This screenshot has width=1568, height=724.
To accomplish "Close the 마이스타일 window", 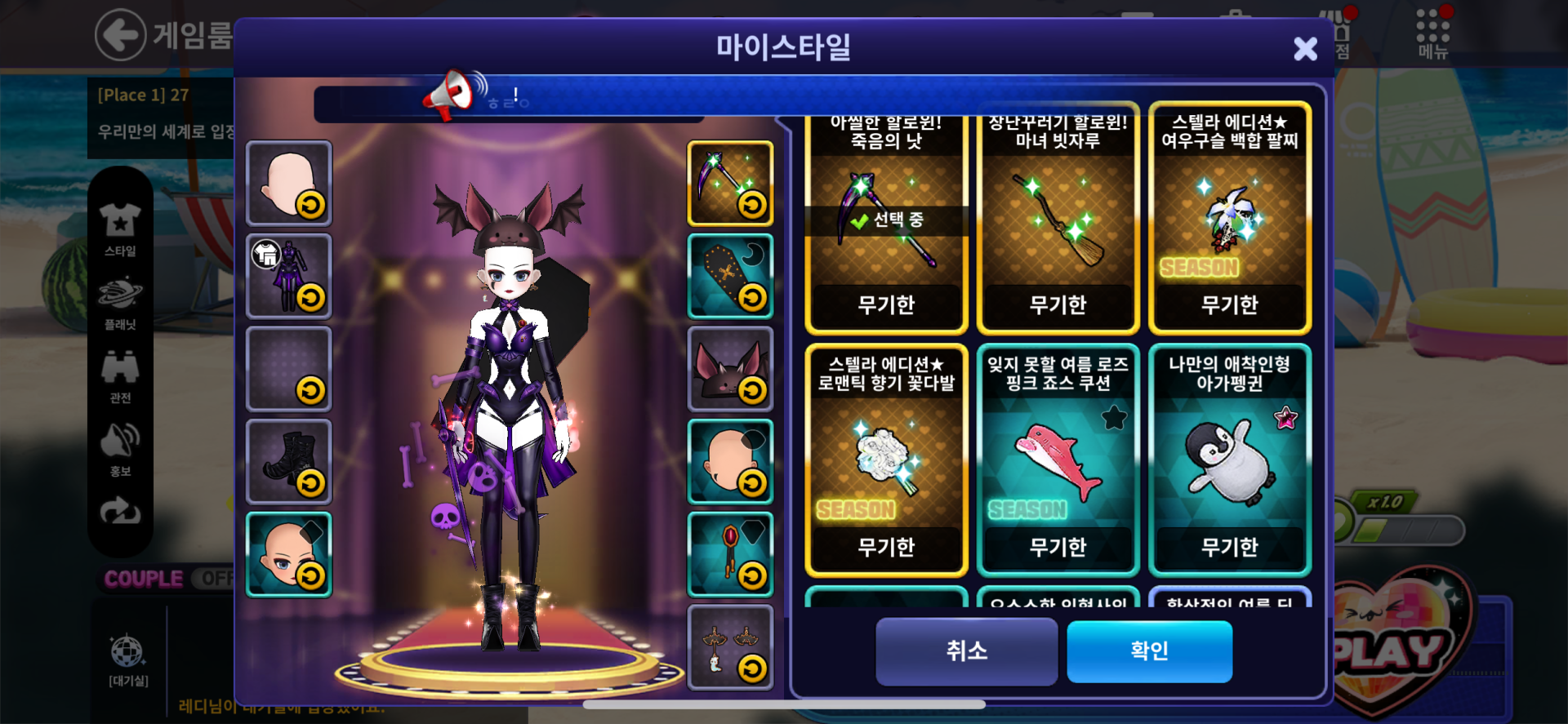I will tap(1305, 49).
